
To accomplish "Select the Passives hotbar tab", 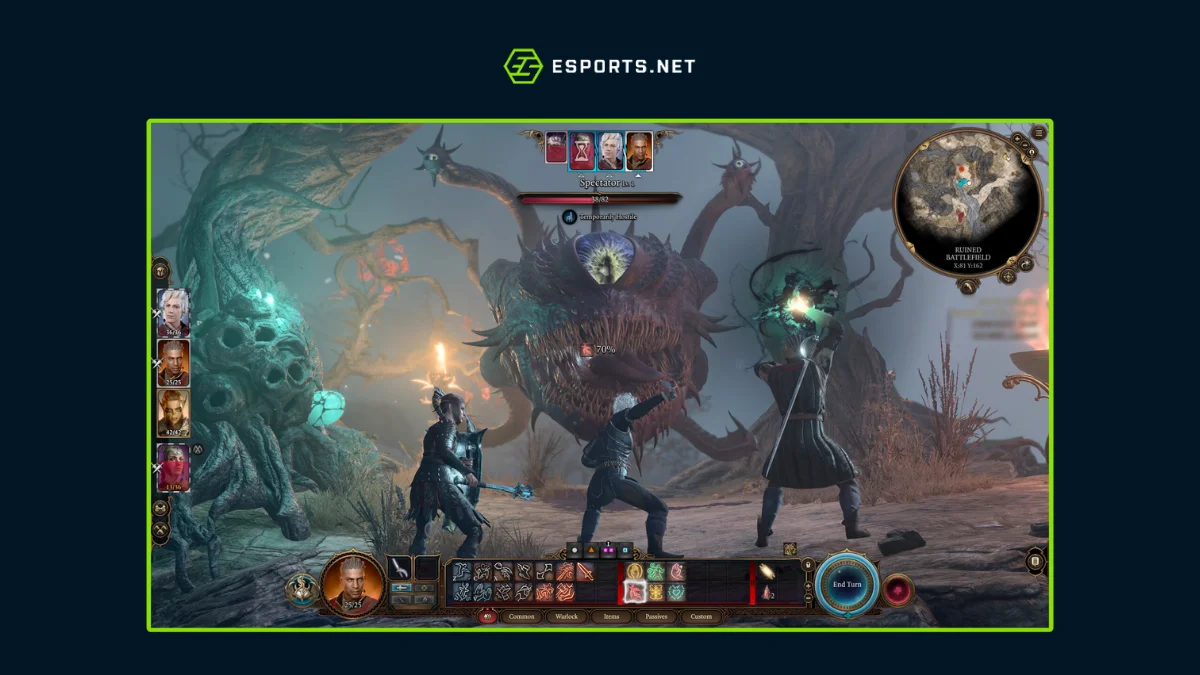I will [x=657, y=617].
